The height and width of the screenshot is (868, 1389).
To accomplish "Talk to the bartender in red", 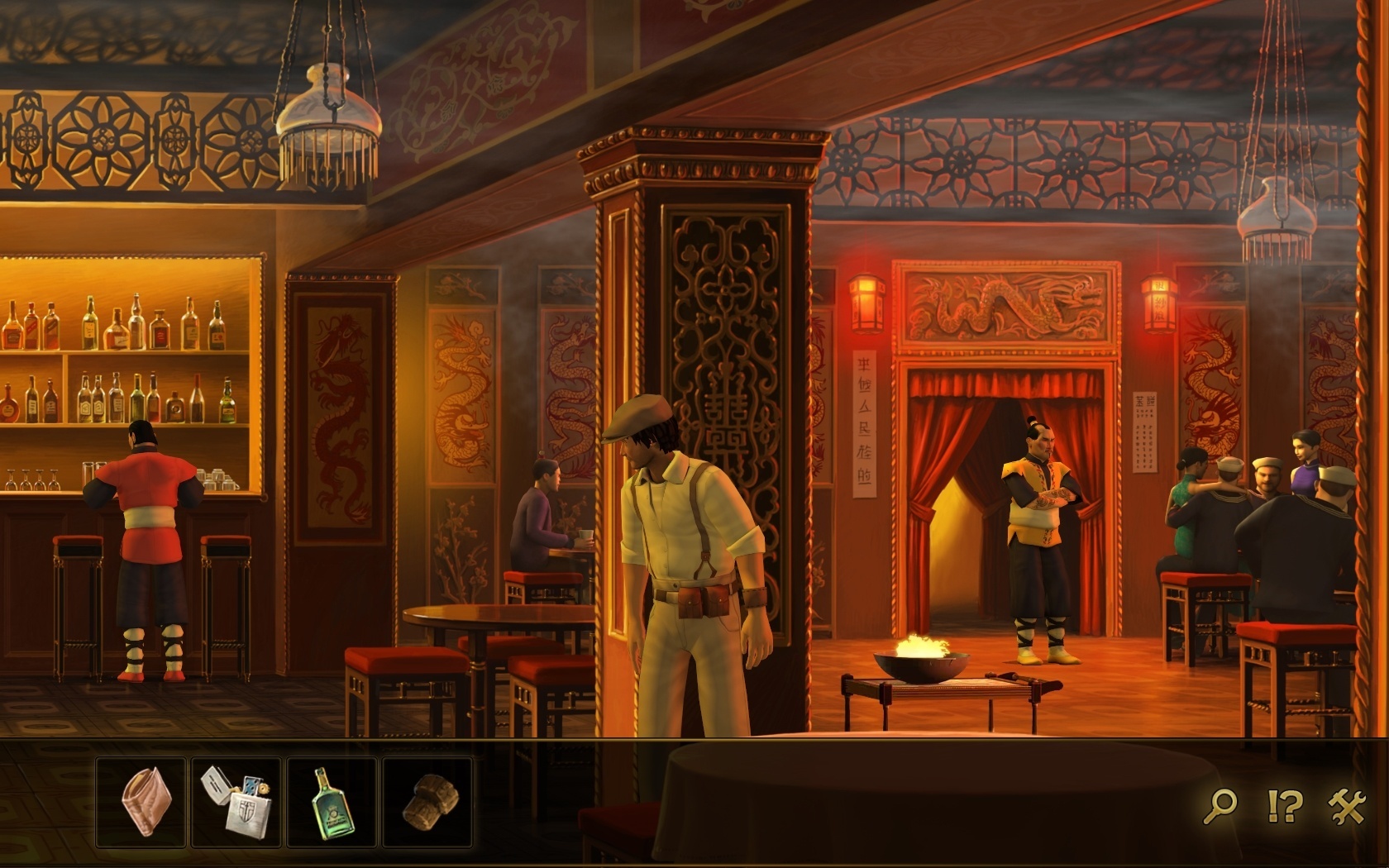I will (145, 513).
